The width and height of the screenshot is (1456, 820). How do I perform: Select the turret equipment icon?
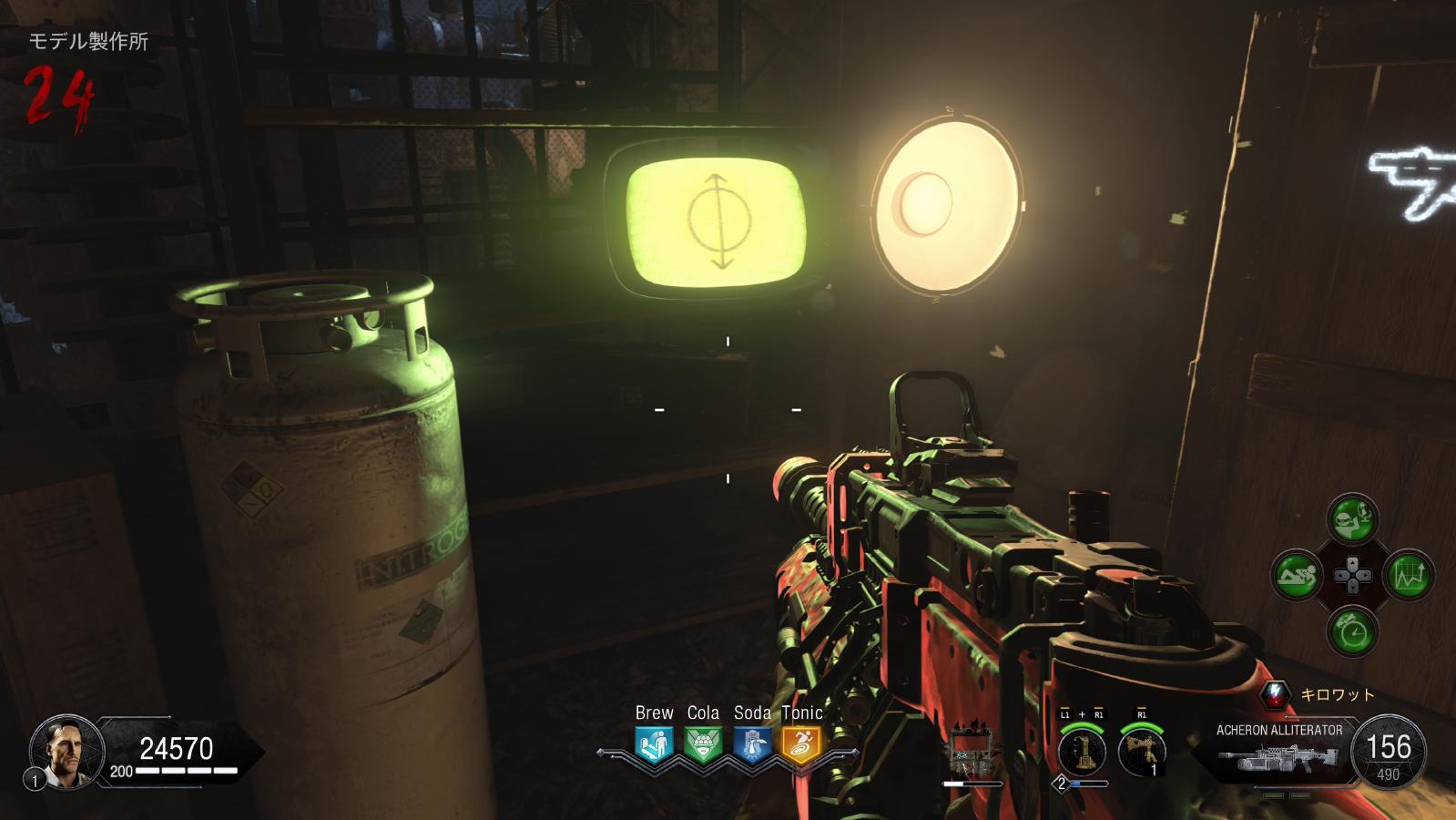[1142, 753]
